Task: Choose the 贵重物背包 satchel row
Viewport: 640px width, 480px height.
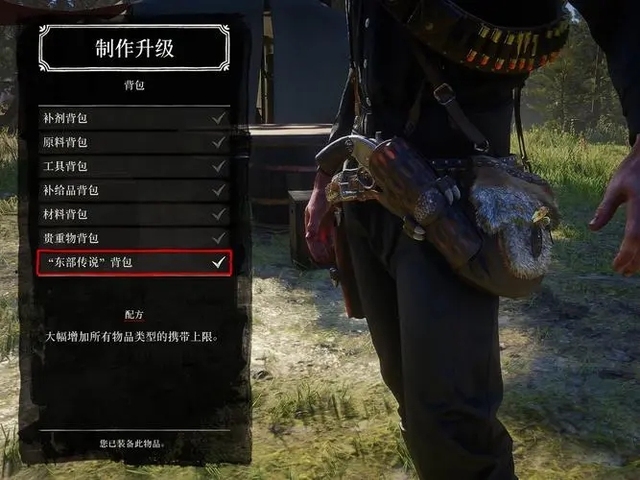Action: click(x=134, y=238)
